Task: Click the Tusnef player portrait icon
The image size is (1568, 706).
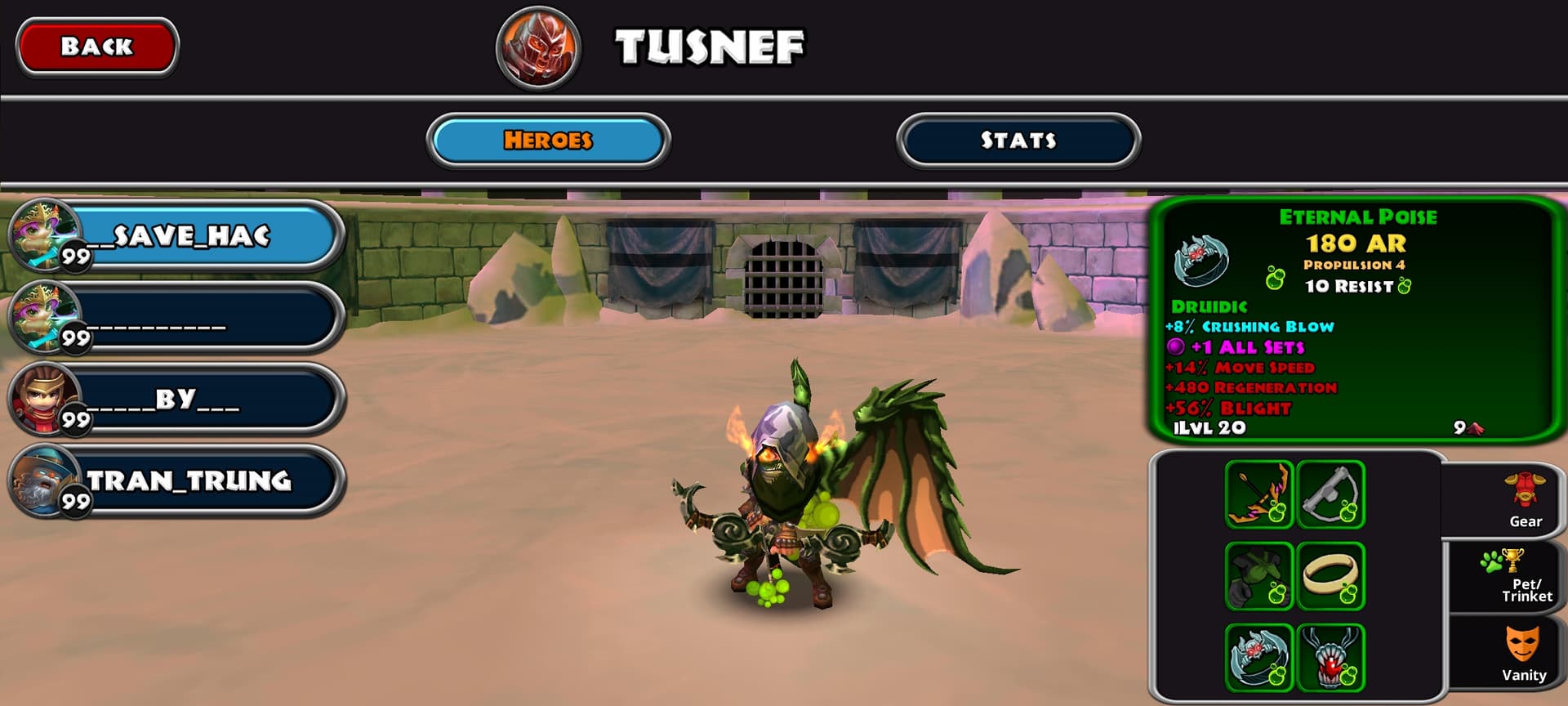Action: (538, 47)
